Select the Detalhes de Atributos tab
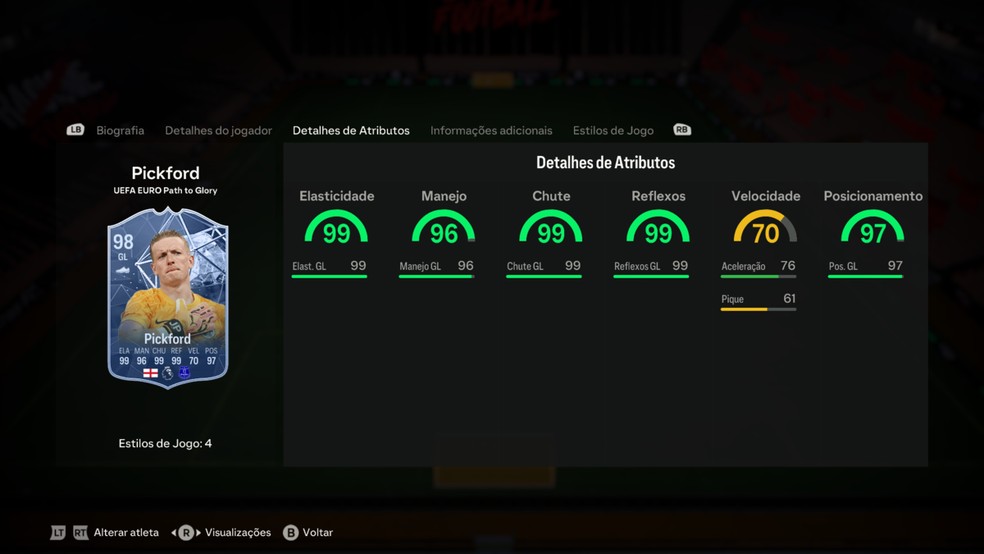Screen dimensions: 984x554 (x=351, y=131)
